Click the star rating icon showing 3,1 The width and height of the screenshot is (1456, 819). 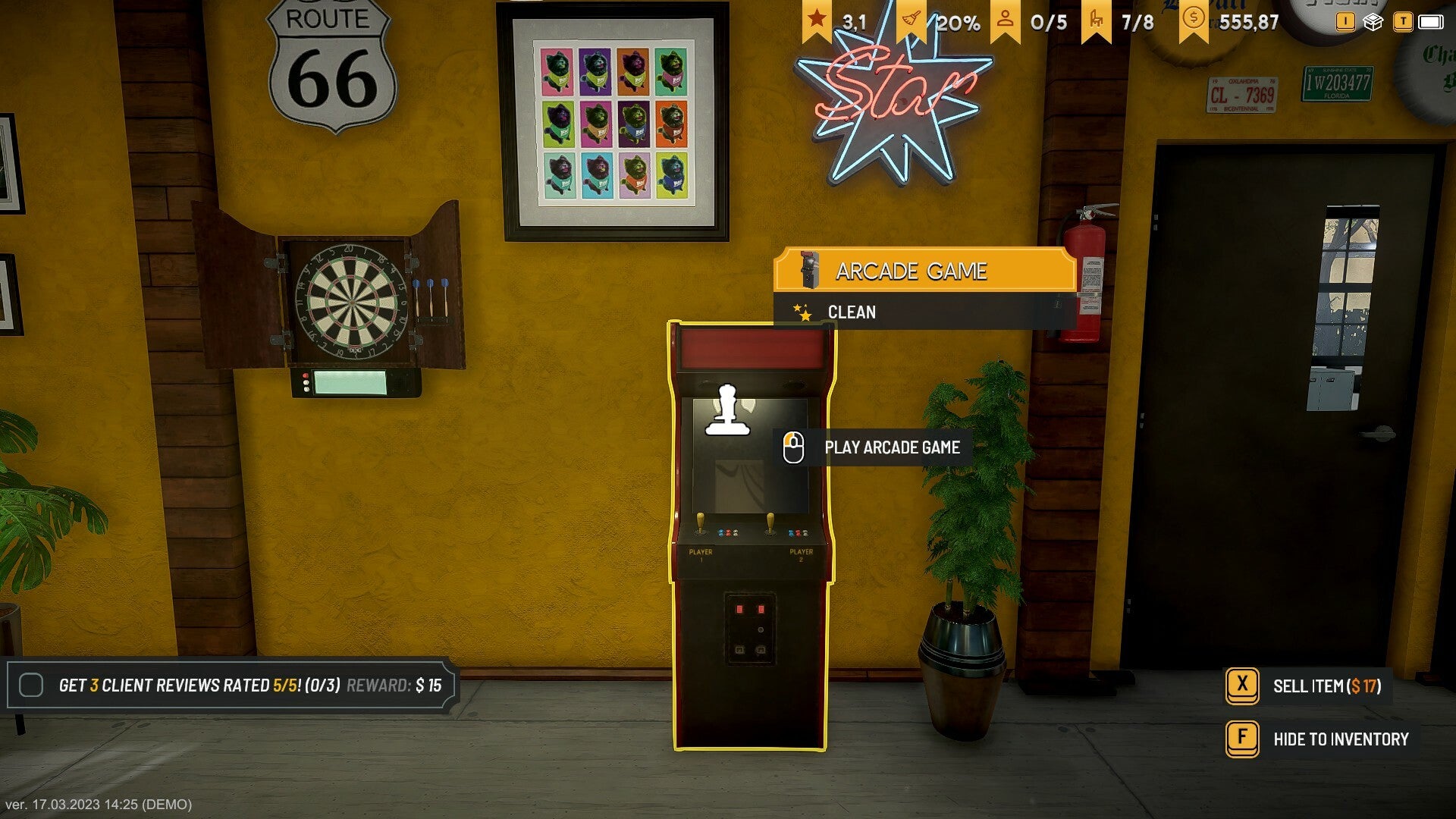[x=815, y=20]
